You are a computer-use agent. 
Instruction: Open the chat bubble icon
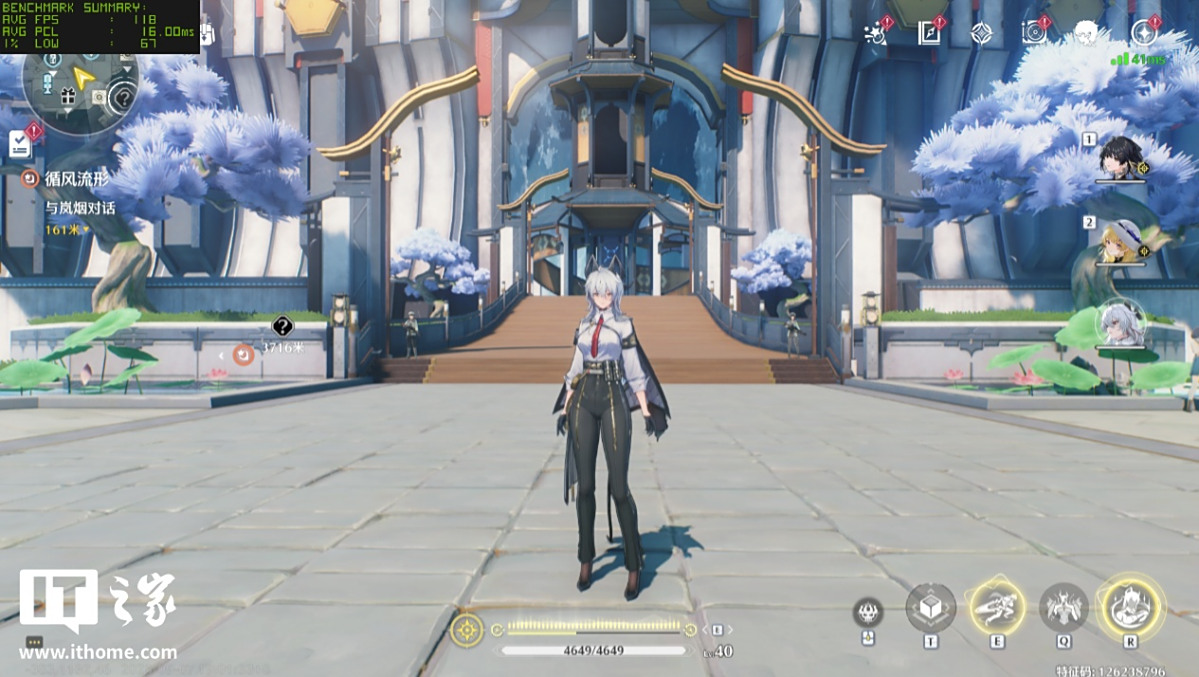click(x=34, y=643)
